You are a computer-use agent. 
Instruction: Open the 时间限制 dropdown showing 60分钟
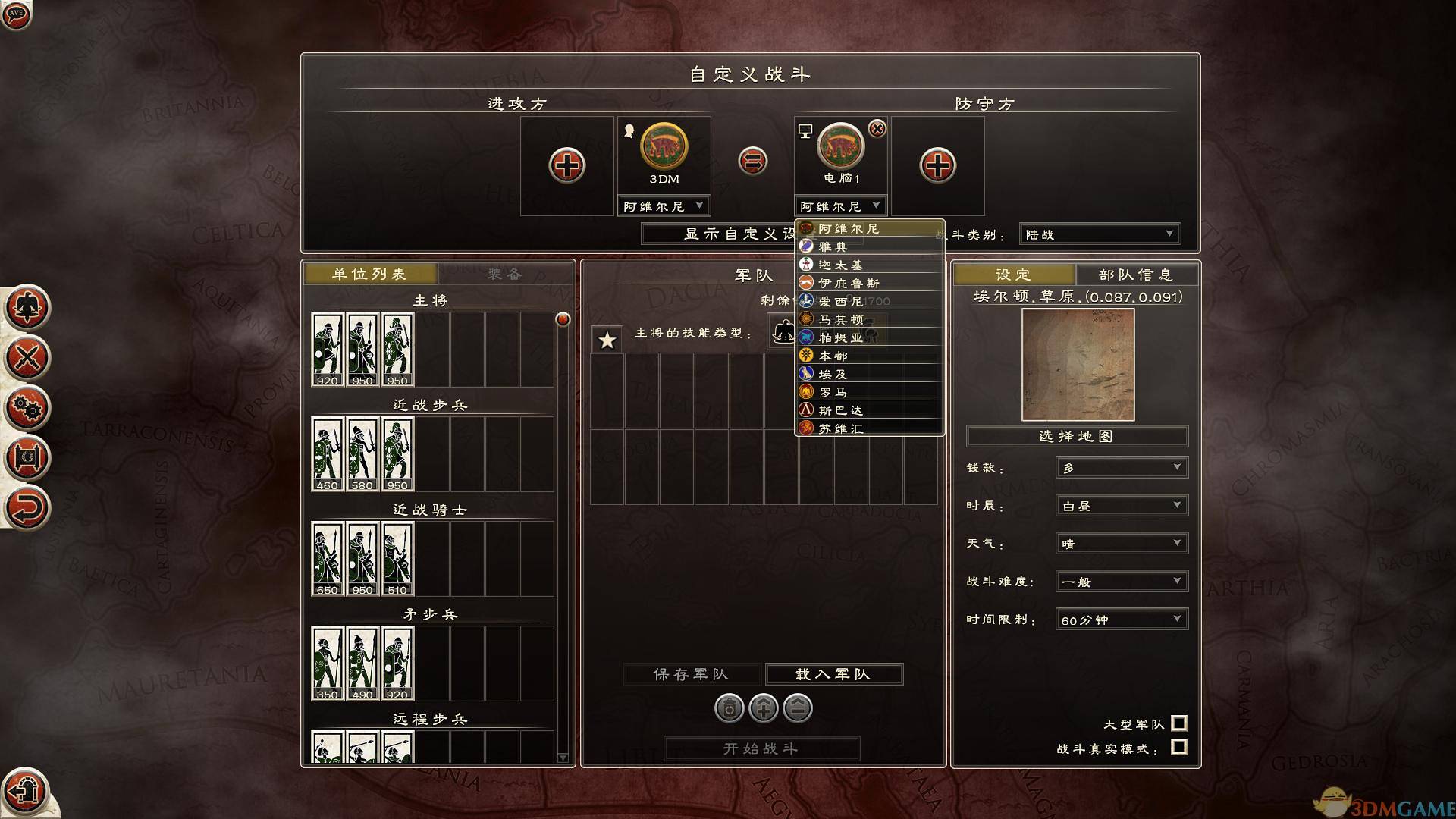(x=1121, y=619)
